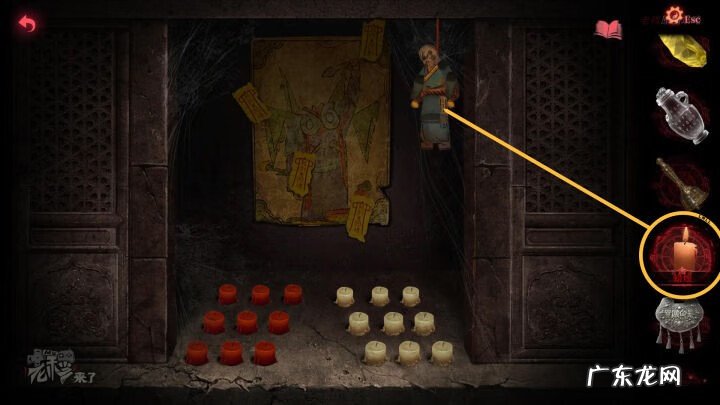Image resolution: width=720 pixels, height=405 pixels.
Task: Go back using the red arrow
Action: tap(26, 23)
